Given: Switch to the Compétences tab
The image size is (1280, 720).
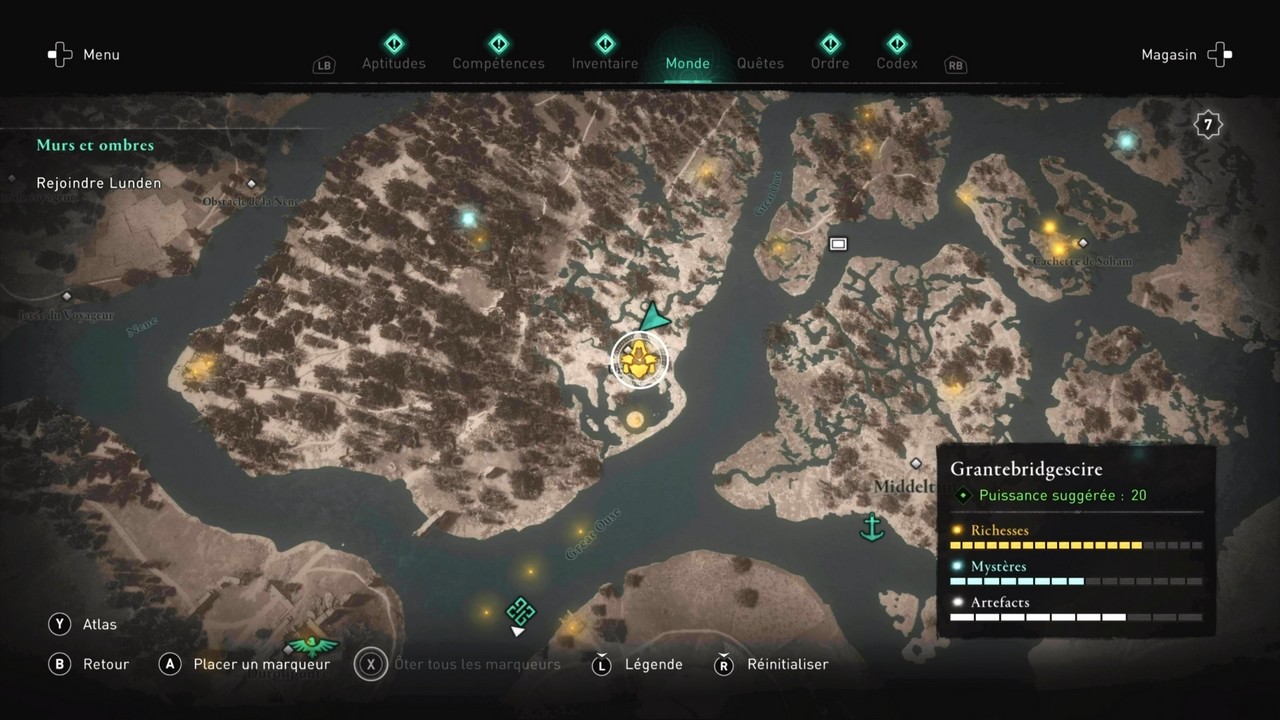Looking at the screenshot, I should tap(498, 63).
